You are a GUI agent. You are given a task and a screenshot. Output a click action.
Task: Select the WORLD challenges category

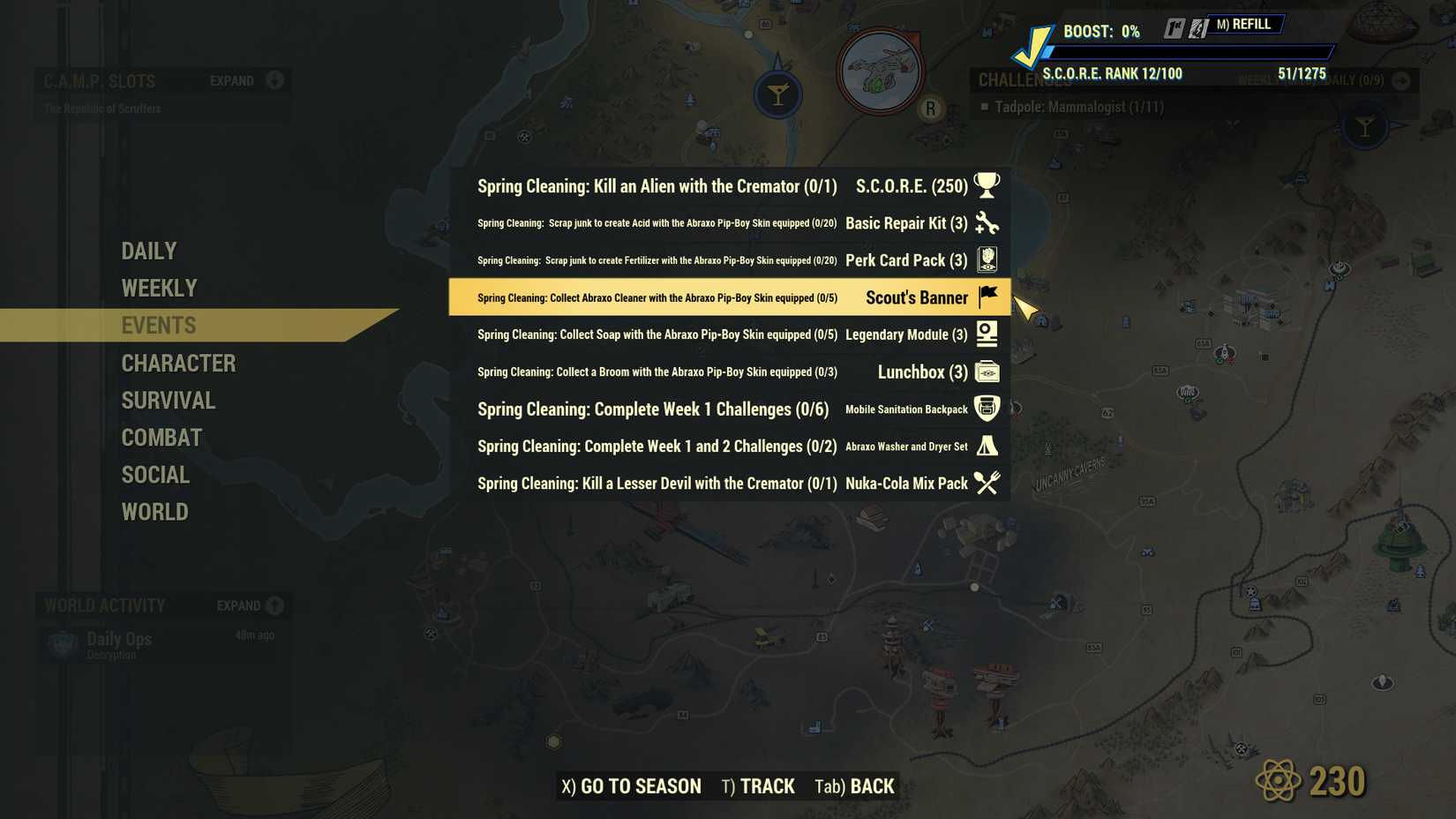pos(154,512)
